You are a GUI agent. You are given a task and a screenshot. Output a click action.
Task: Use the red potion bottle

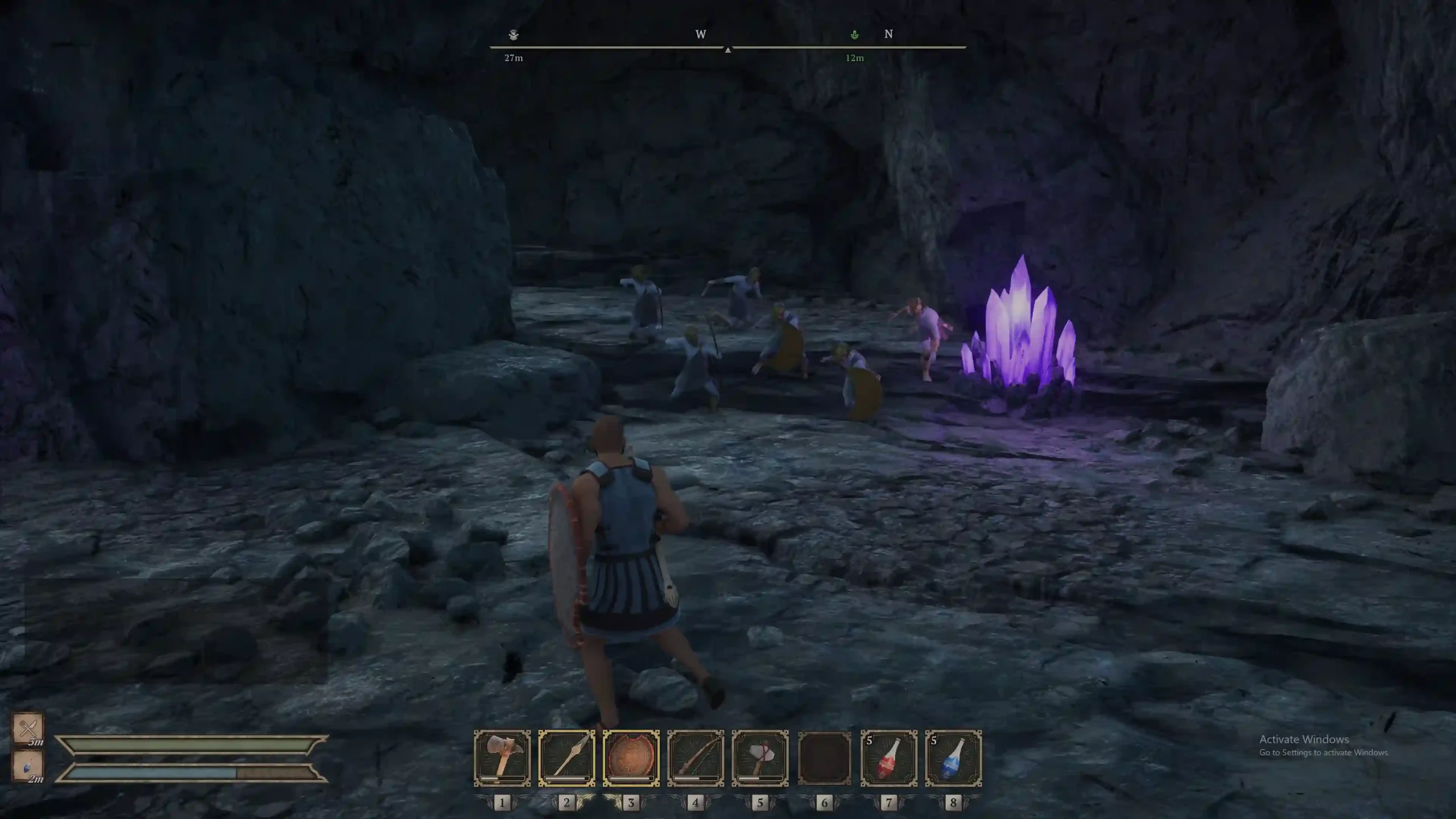click(x=889, y=758)
